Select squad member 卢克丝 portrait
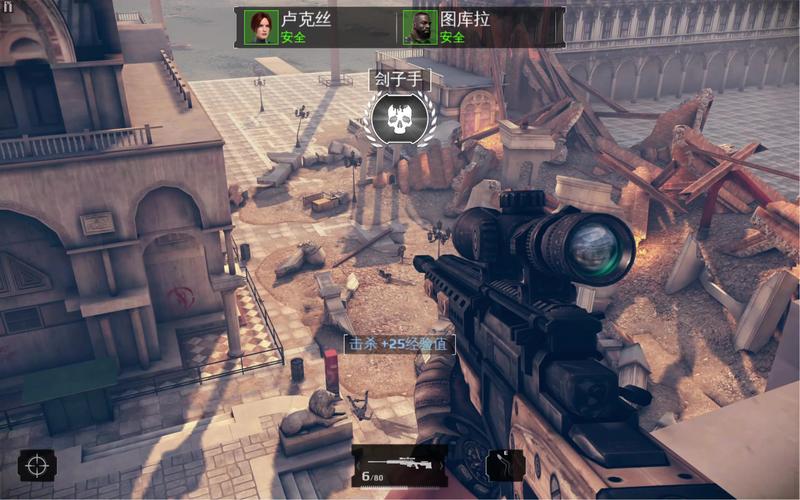The width and height of the screenshot is (800, 500). (x=262, y=28)
